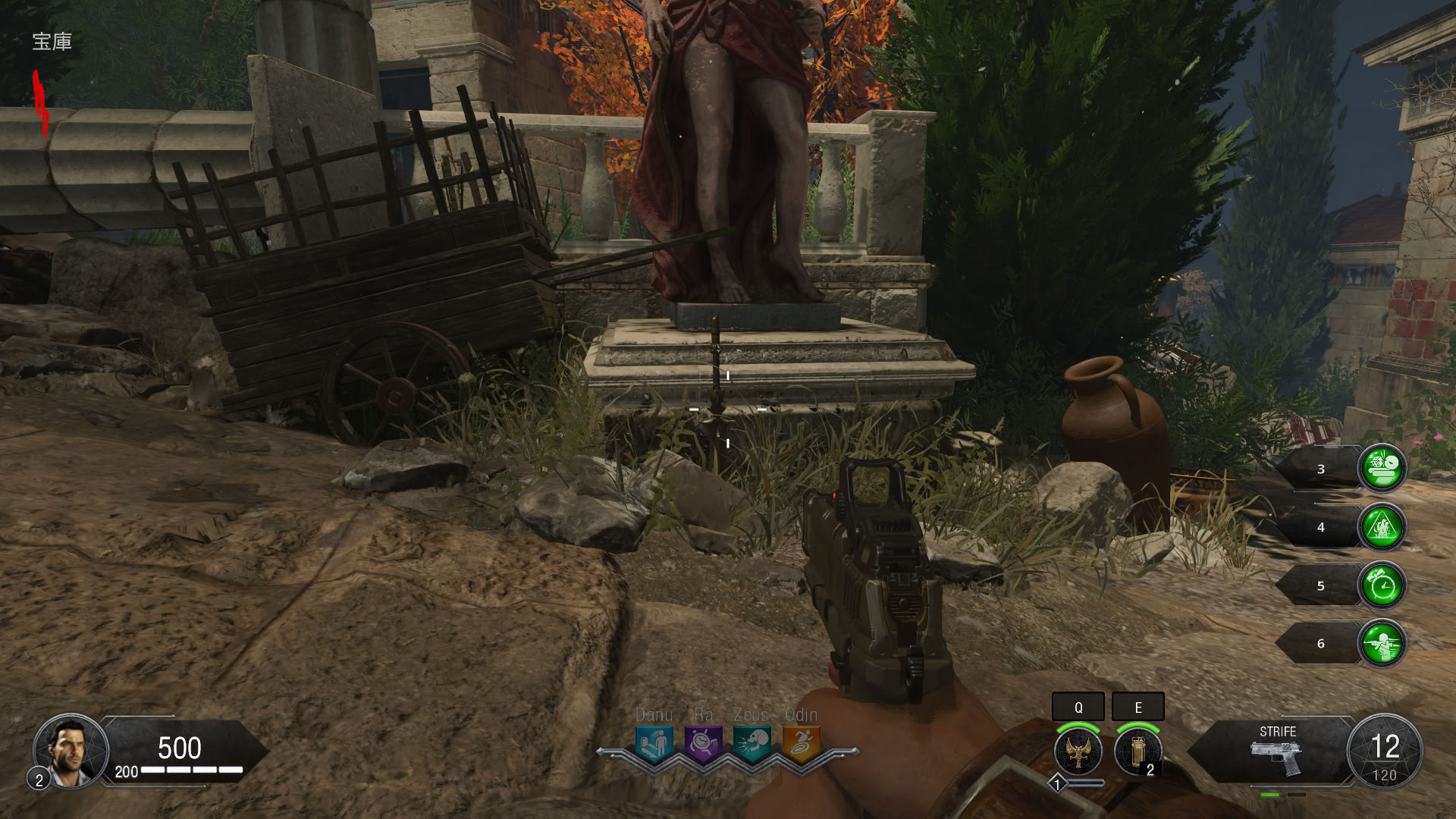The image size is (1456, 819).
Task: Activate the rifle soldier elixir in slot 6
Action: (x=1382, y=643)
